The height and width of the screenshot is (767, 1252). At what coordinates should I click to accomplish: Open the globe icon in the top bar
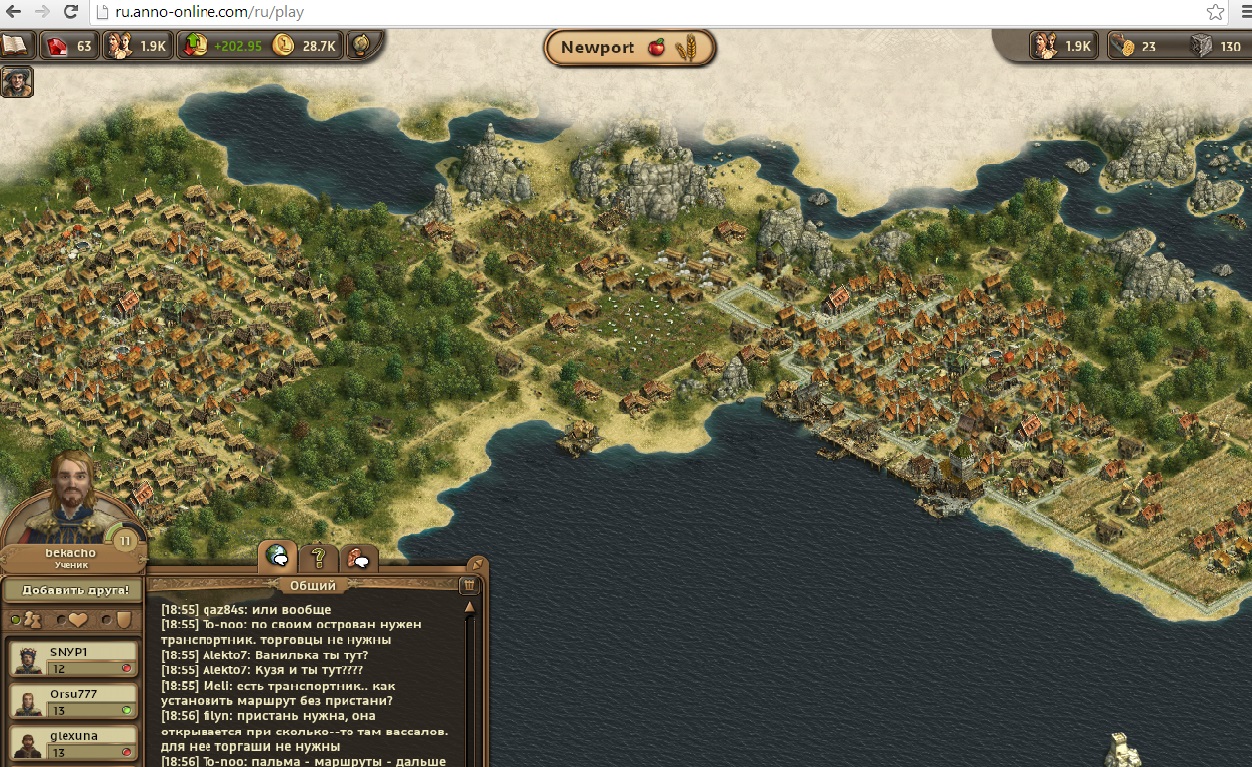point(361,45)
